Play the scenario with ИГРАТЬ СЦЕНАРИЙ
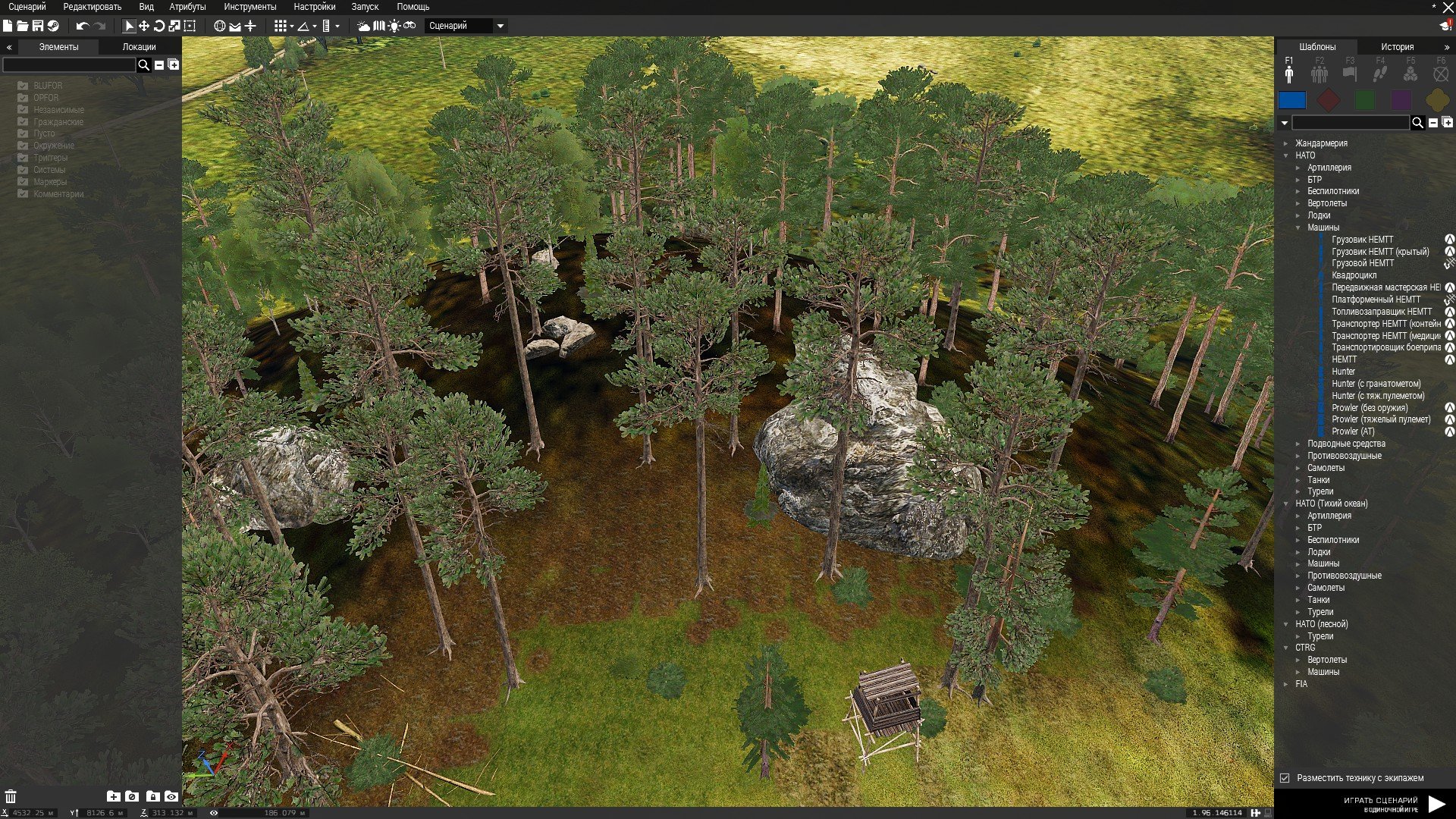This screenshot has height=819, width=1456. (x=1436, y=804)
